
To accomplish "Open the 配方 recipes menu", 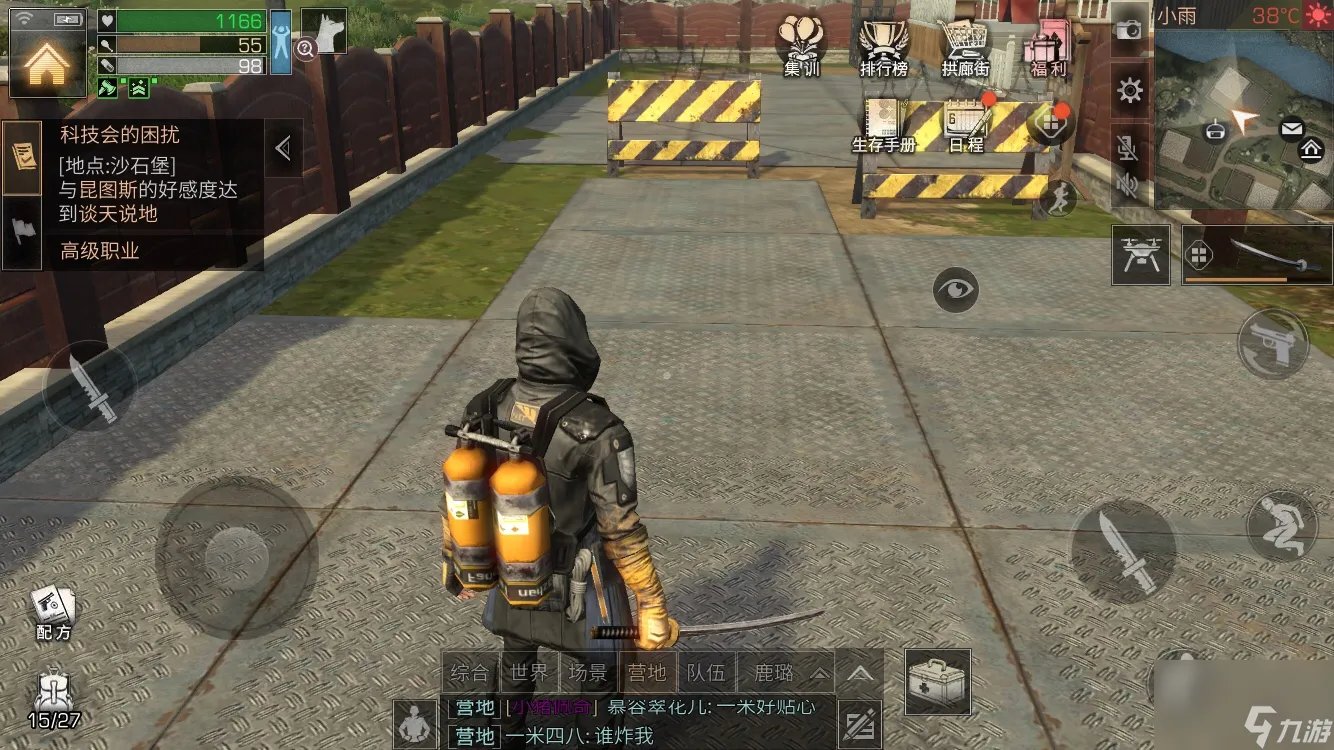I will click(x=53, y=610).
